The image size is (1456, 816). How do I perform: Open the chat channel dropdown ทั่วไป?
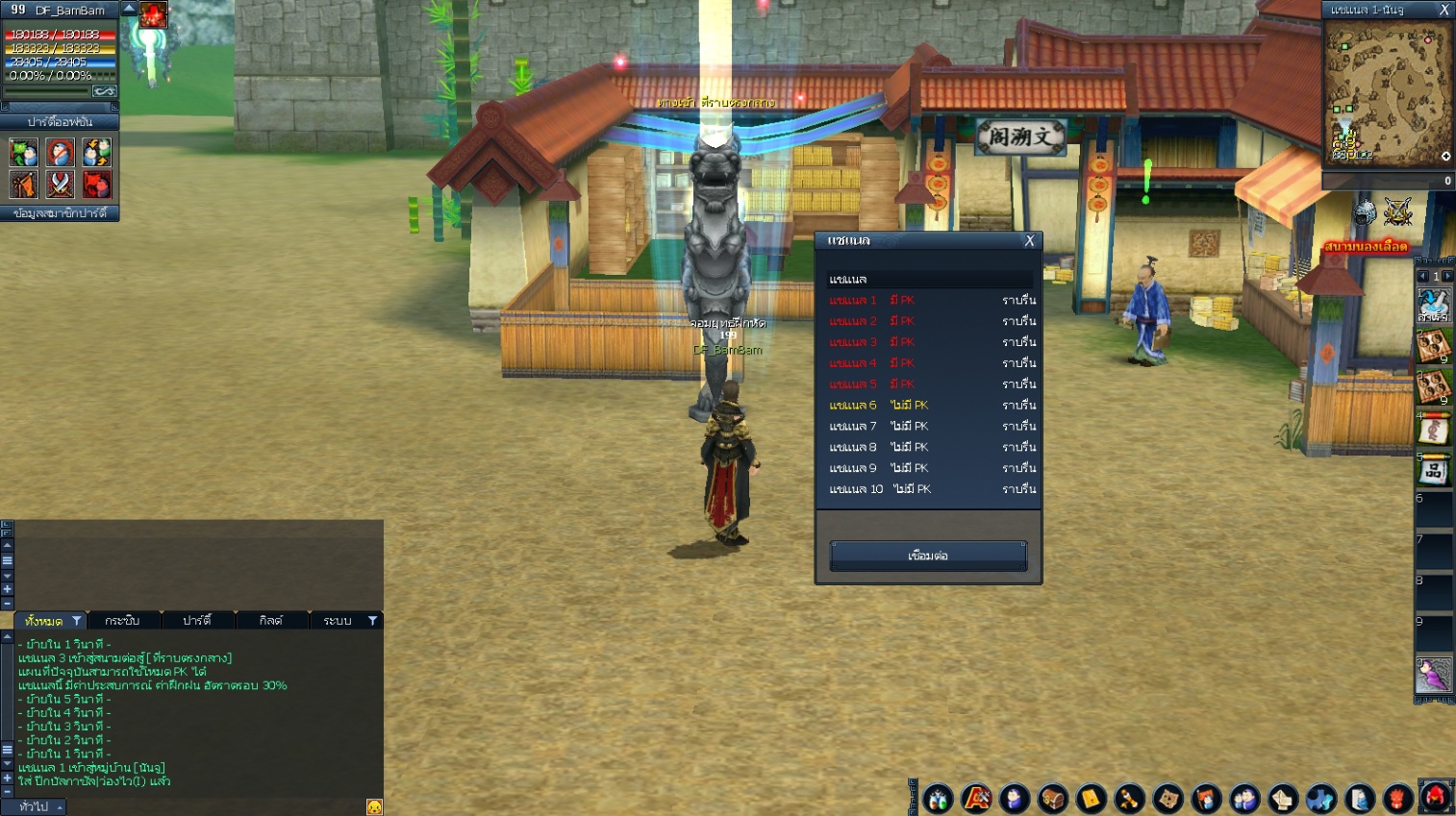tap(38, 807)
